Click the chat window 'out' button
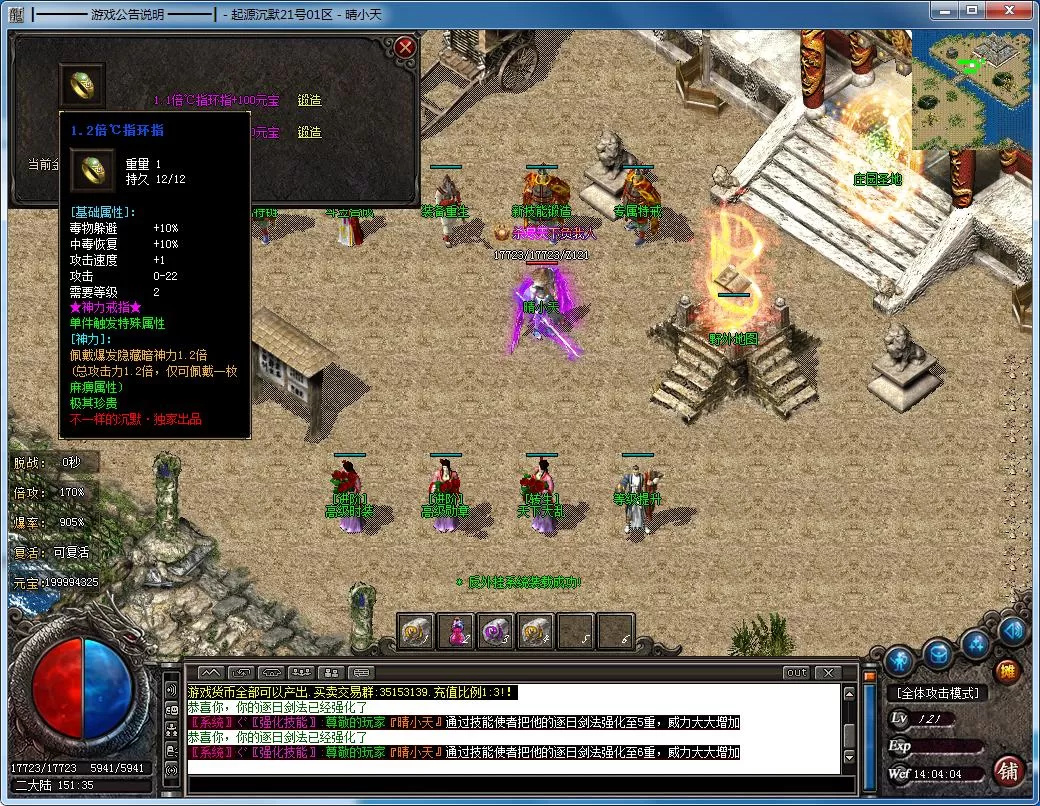Screen dimensions: 1040x806 (x=796, y=672)
